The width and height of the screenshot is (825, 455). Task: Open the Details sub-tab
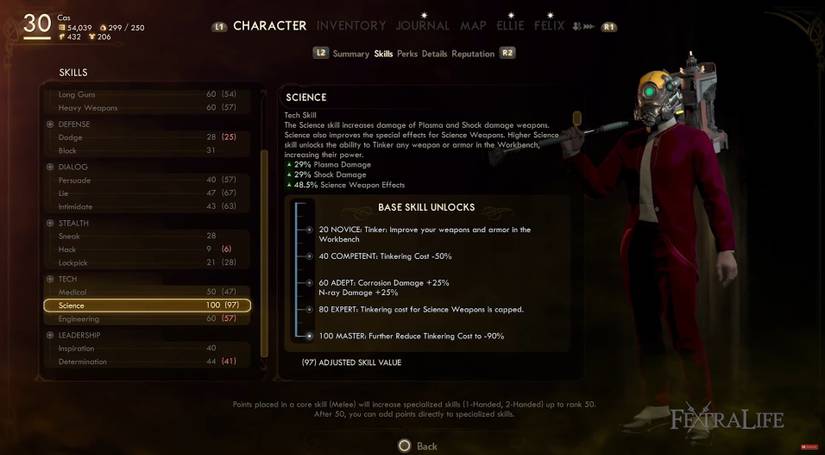pyautogui.click(x=434, y=54)
